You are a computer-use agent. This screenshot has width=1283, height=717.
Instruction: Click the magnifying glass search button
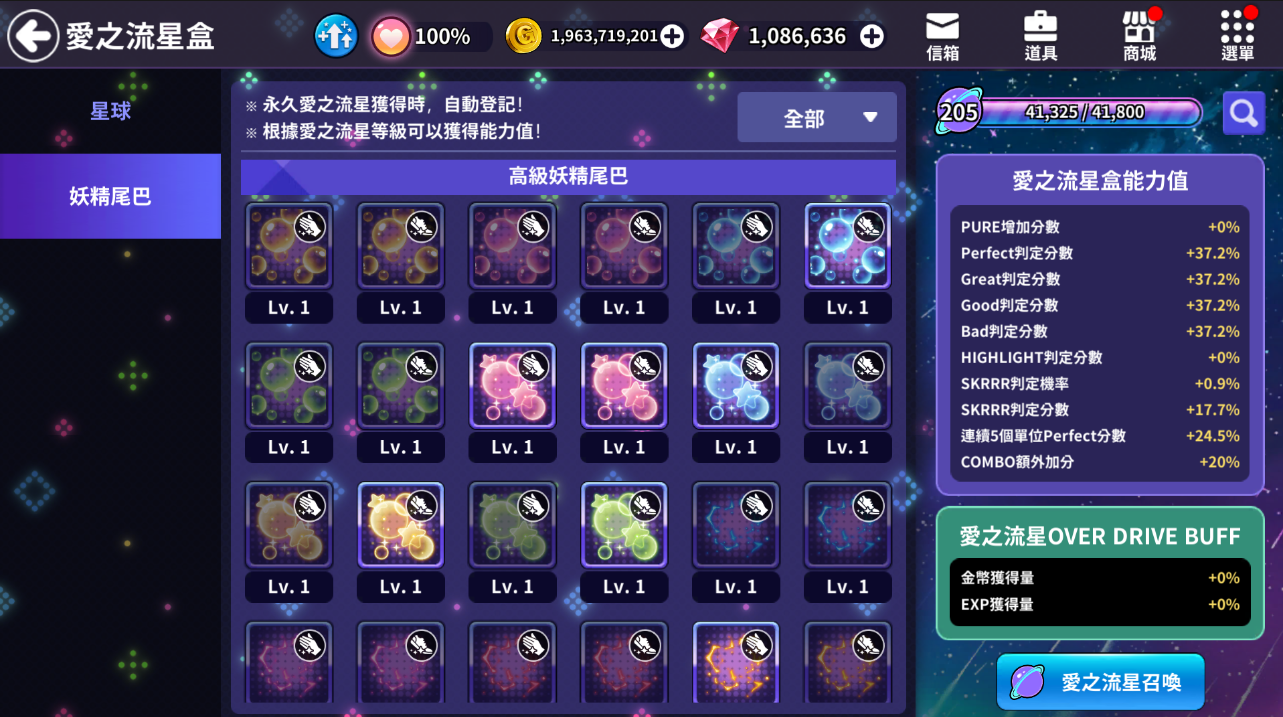[x=1243, y=113]
